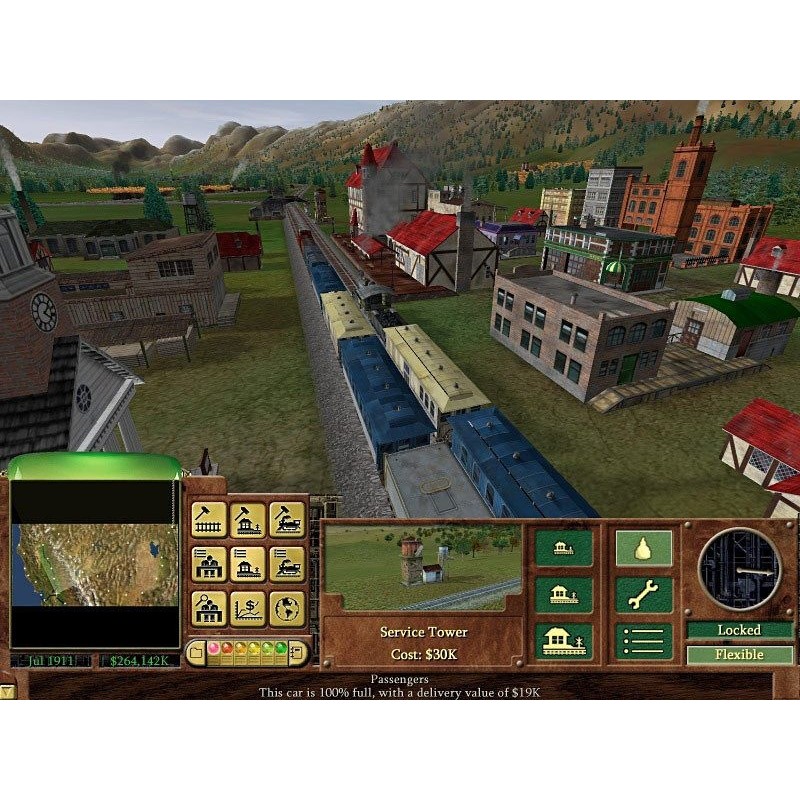
Task: Open the stock market chart
Action: coord(247,607)
